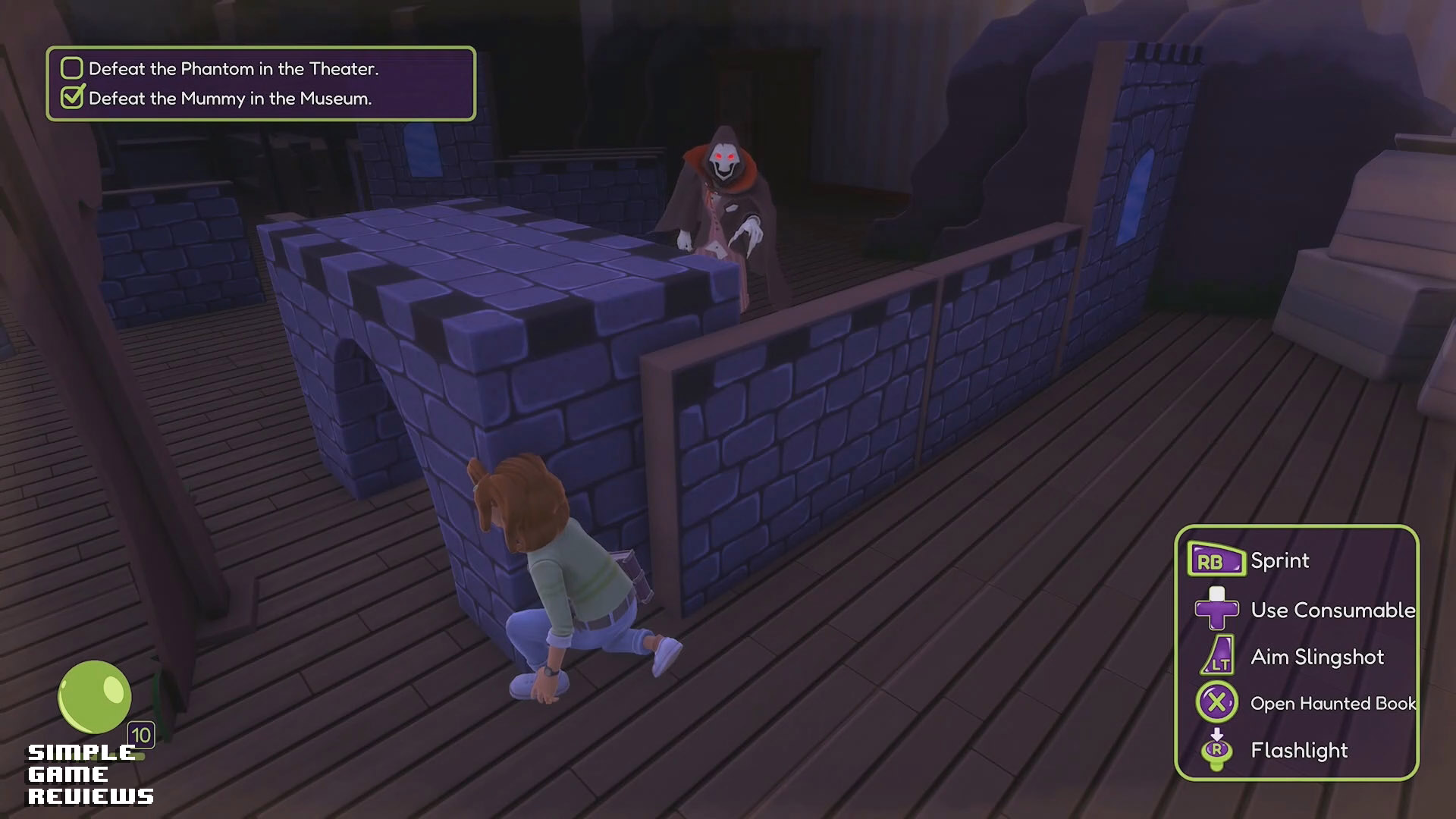
Task: Select the Defeat the Phantom objective
Action: tap(233, 69)
